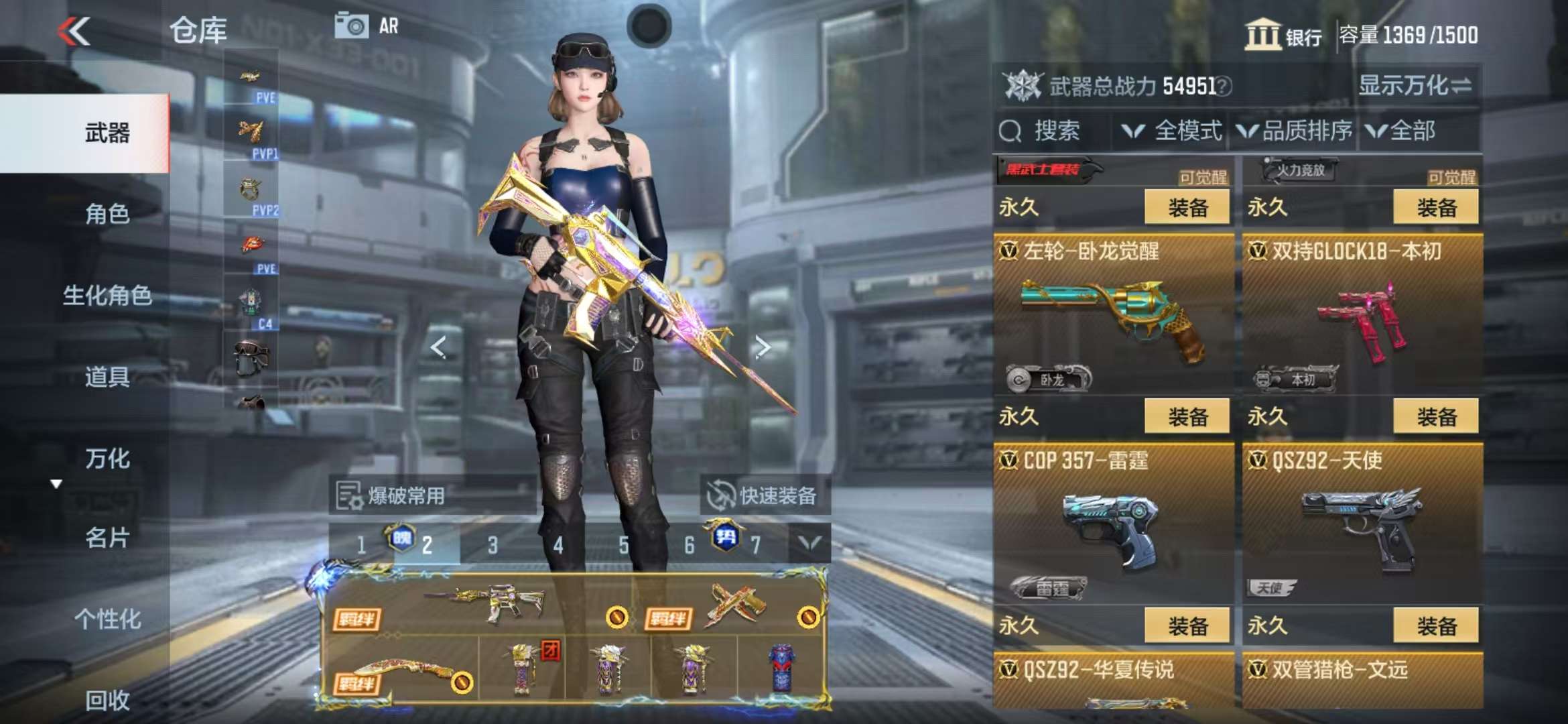The width and height of the screenshot is (1568, 724).
Task: Select the 名片 menu entry
Action: pyautogui.click(x=107, y=538)
